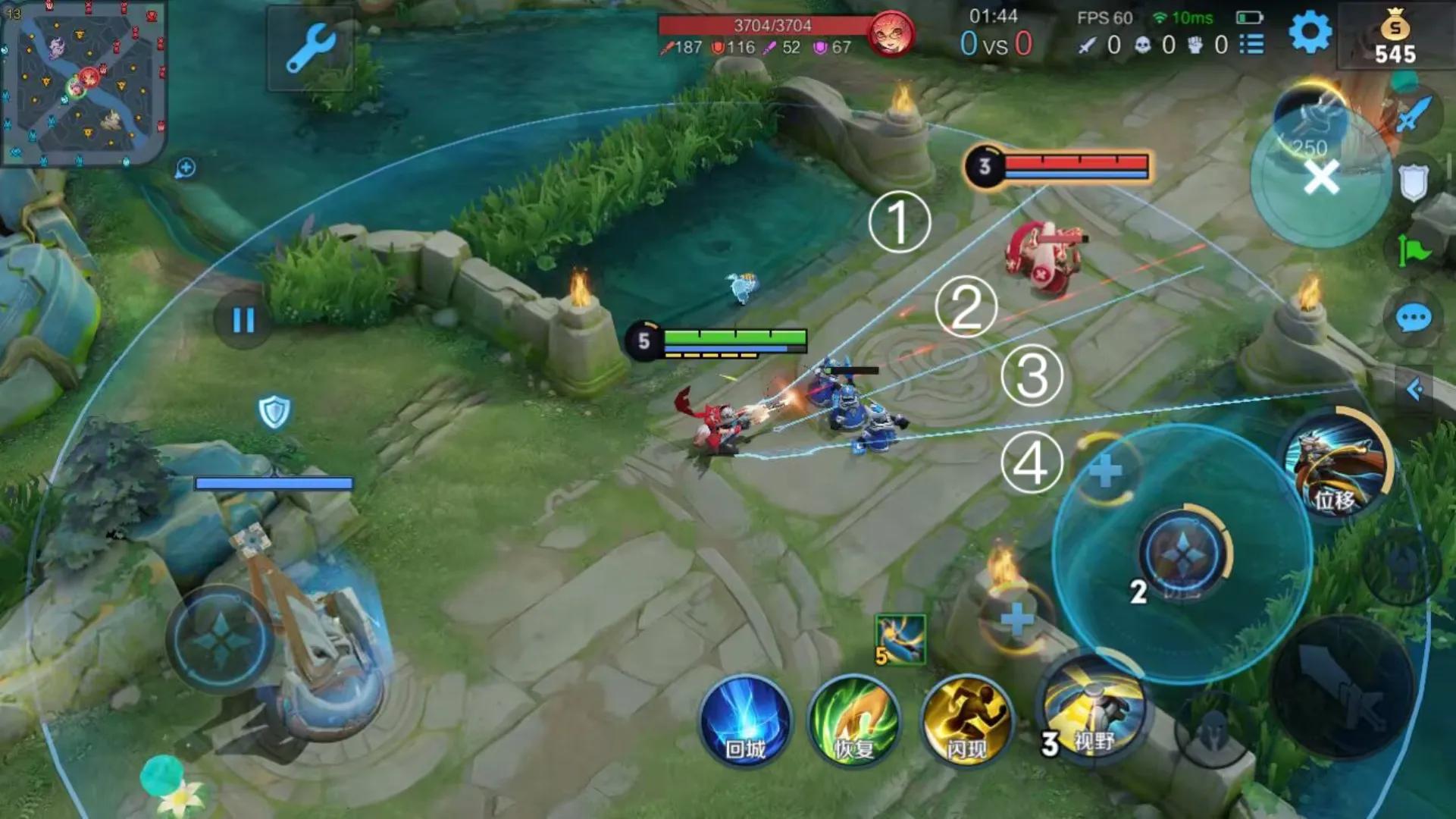Open the wrench tool menu
The width and height of the screenshot is (1456, 819).
tap(310, 48)
